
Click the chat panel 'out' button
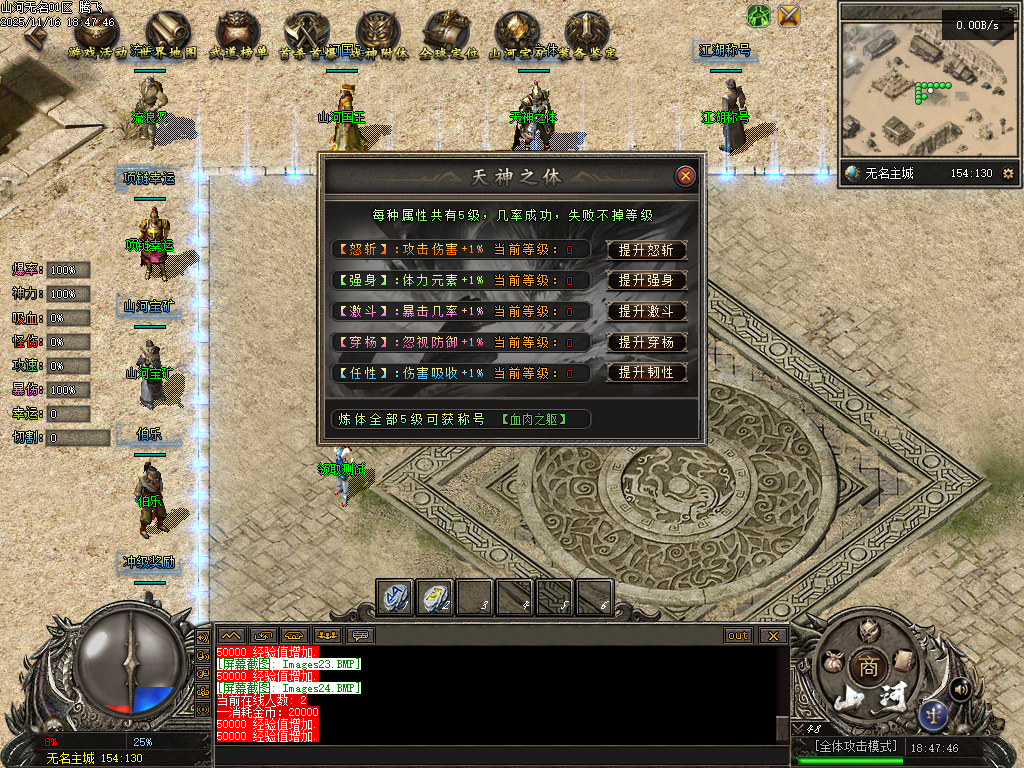[x=738, y=635]
